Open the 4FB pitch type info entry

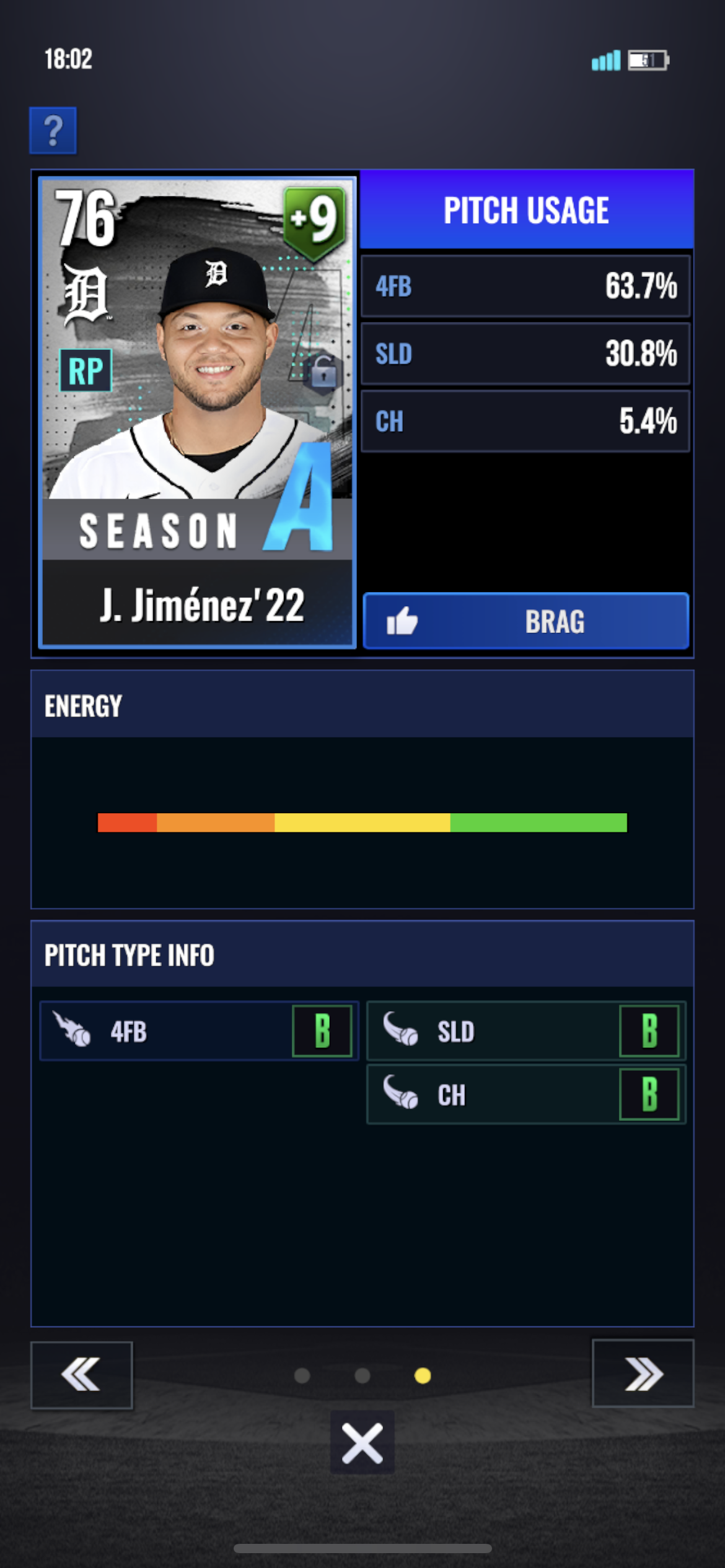(x=198, y=1032)
